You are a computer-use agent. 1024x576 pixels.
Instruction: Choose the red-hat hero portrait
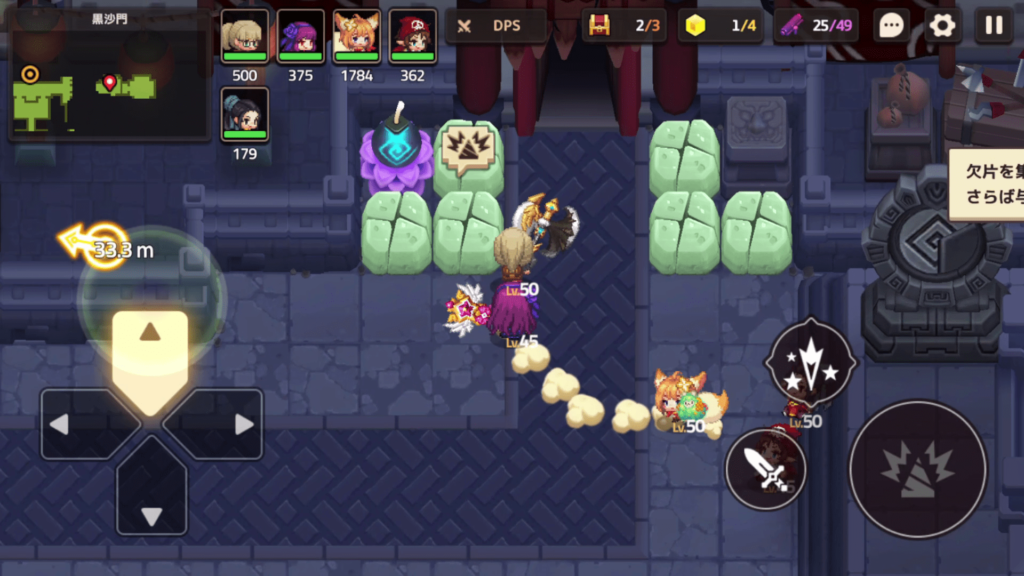click(x=412, y=37)
